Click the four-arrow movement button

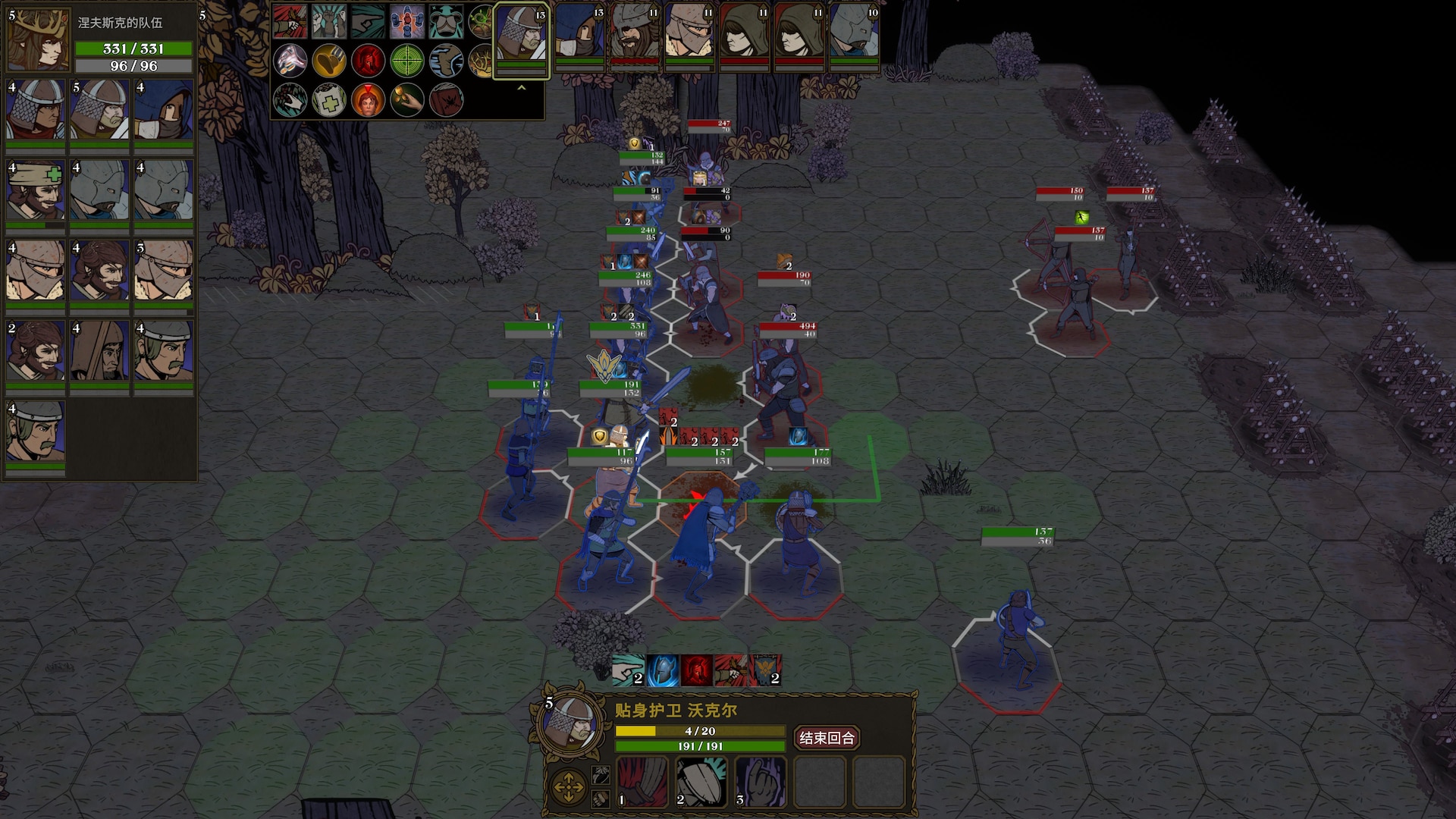(x=568, y=788)
